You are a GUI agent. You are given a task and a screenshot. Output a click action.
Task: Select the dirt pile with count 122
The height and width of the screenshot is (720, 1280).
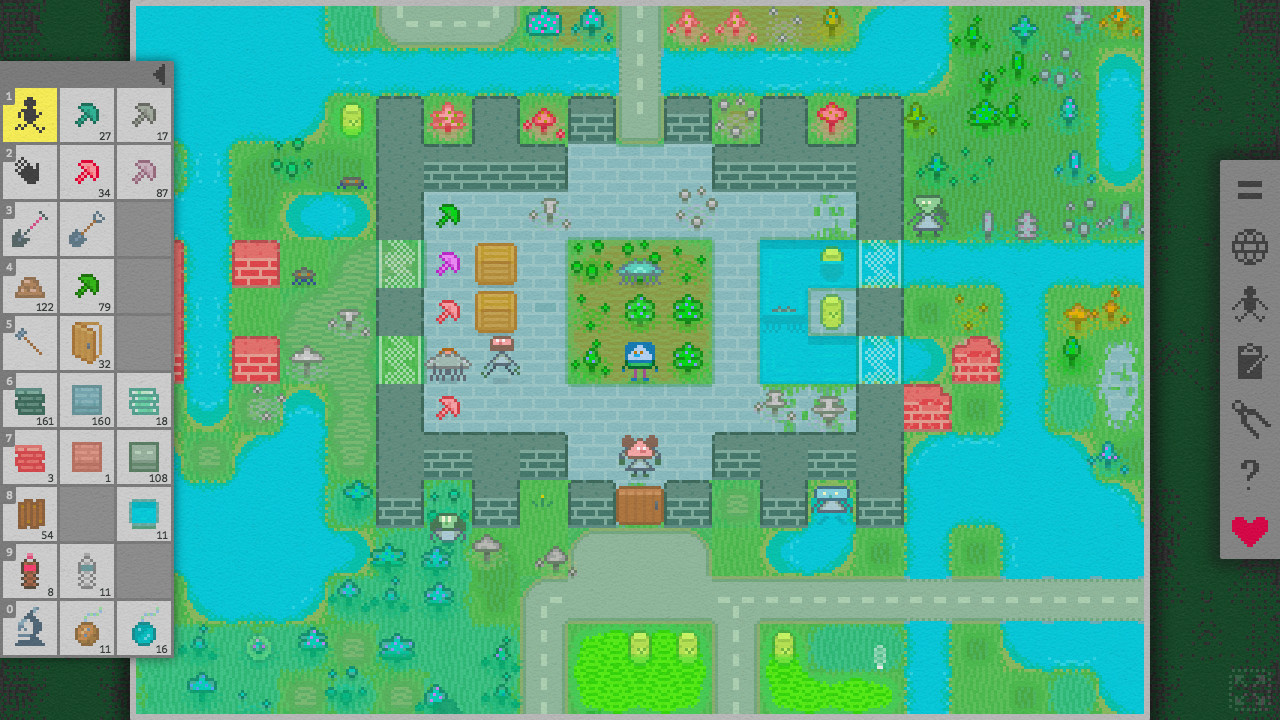pyautogui.click(x=30, y=286)
